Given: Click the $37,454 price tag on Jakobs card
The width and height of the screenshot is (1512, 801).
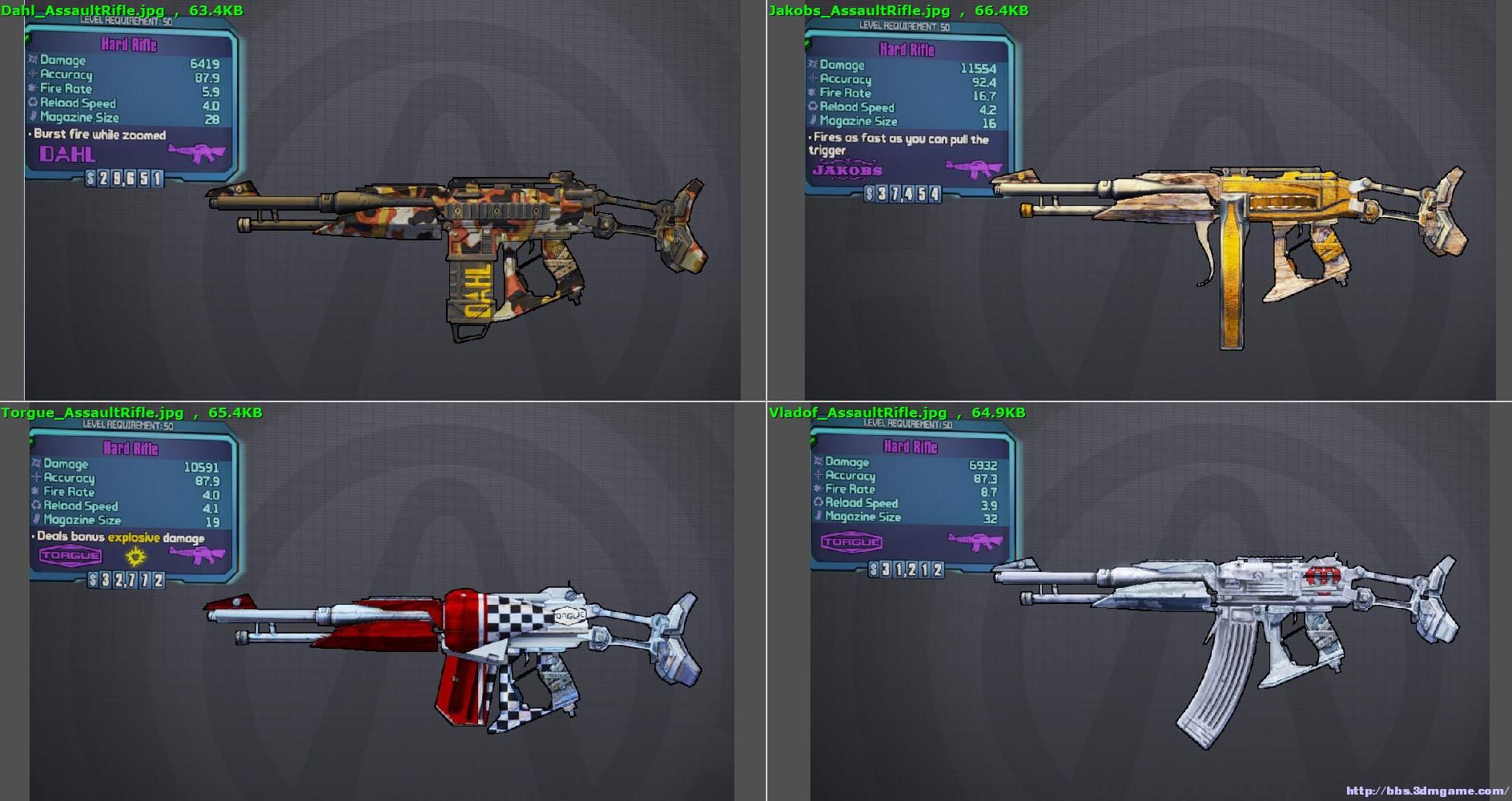Looking at the screenshot, I should pyautogui.click(x=903, y=195).
